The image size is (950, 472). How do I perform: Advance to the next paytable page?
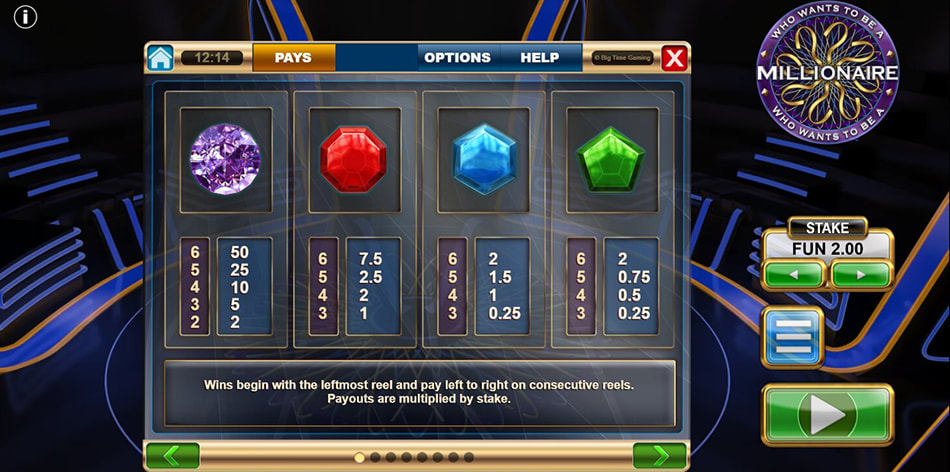pyautogui.click(x=659, y=456)
